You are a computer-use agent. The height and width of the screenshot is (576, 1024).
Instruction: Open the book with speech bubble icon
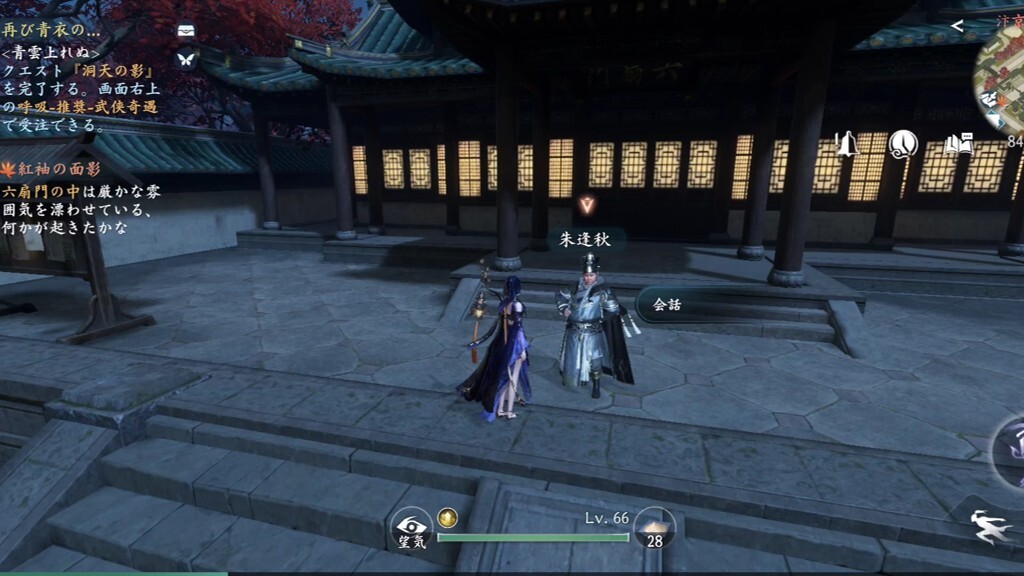coord(958,145)
